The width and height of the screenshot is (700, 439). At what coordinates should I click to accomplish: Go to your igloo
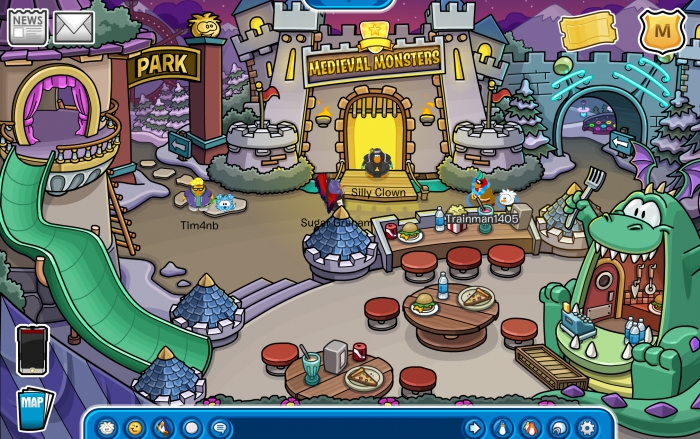[x=559, y=427]
